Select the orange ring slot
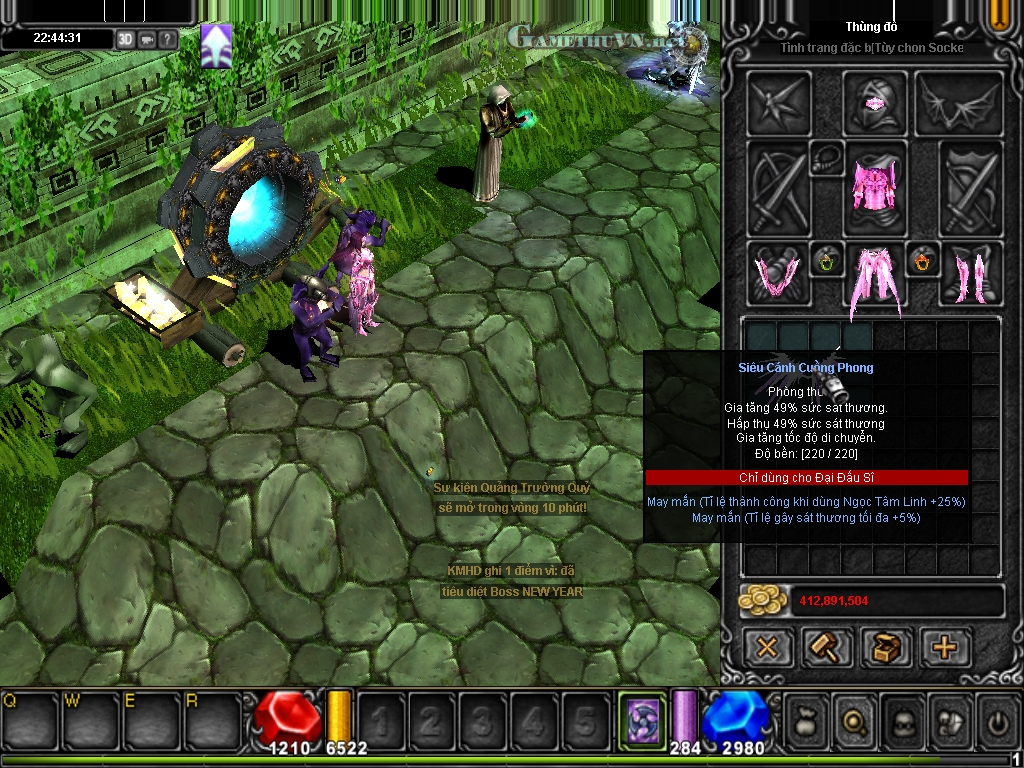This screenshot has height=768, width=1024. pos(922,261)
